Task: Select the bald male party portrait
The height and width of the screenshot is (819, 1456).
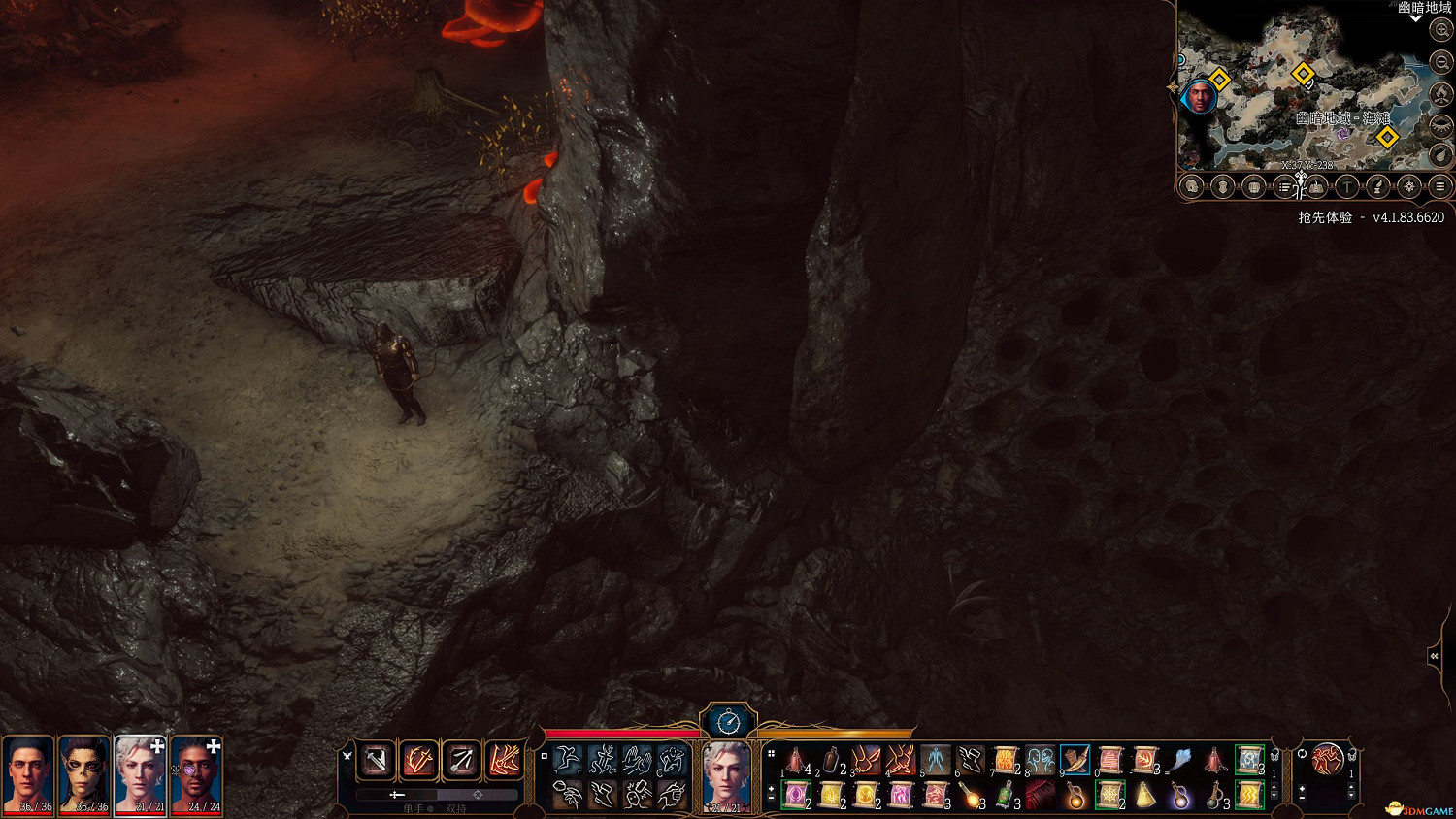Action: (x=28, y=772)
